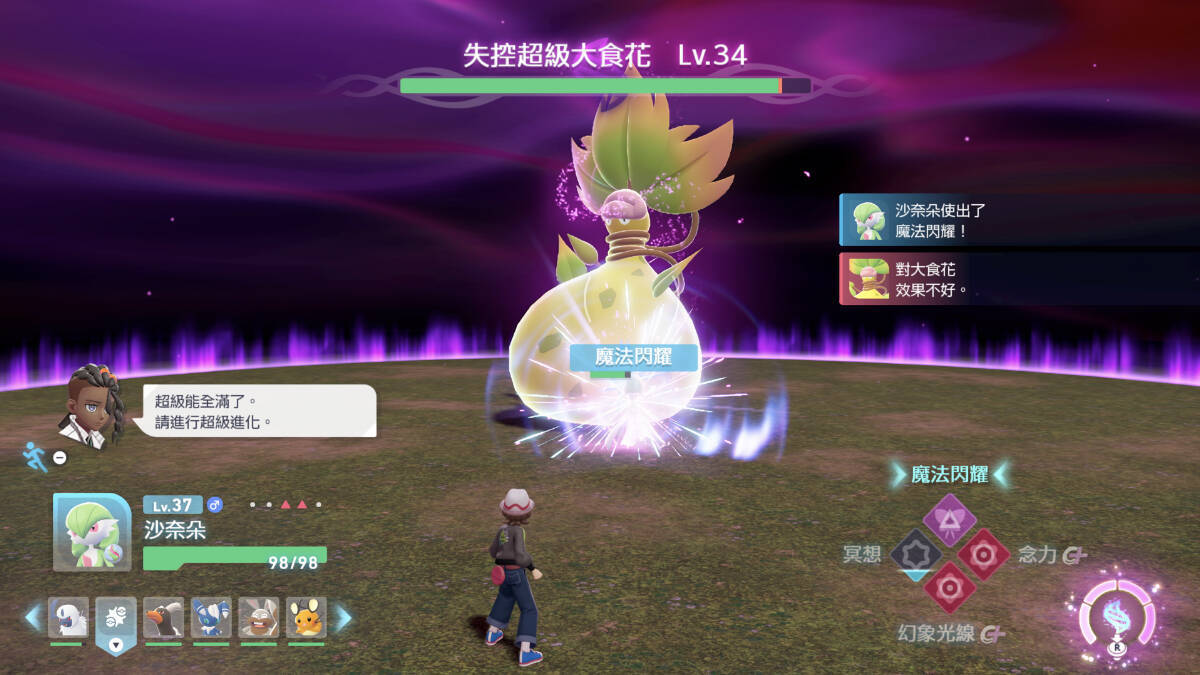Send out Dedenne from the party
This screenshot has width=1200, height=675.
coord(306,619)
